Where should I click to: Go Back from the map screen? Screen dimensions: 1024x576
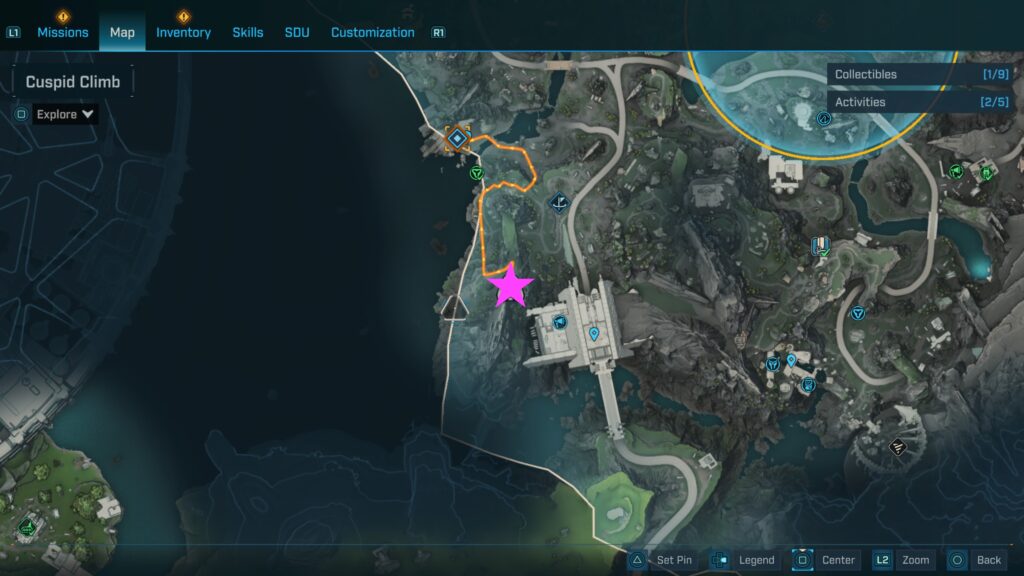click(976, 560)
